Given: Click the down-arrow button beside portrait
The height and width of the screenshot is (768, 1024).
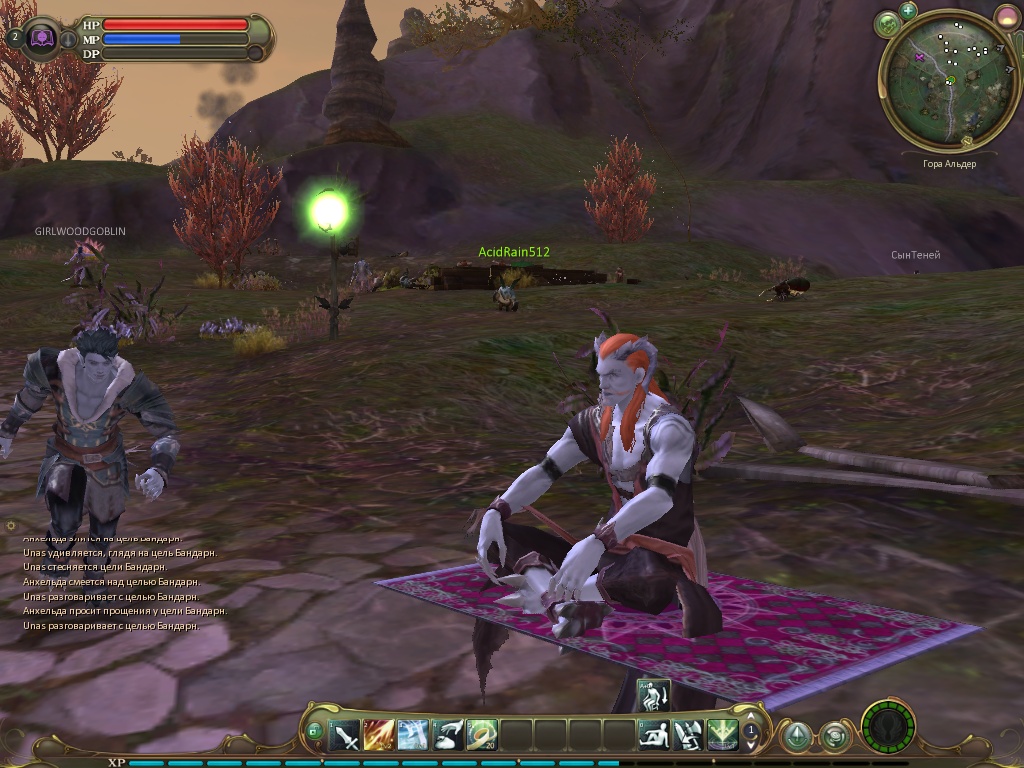Looking at the screenshot, I should (68, 40).
